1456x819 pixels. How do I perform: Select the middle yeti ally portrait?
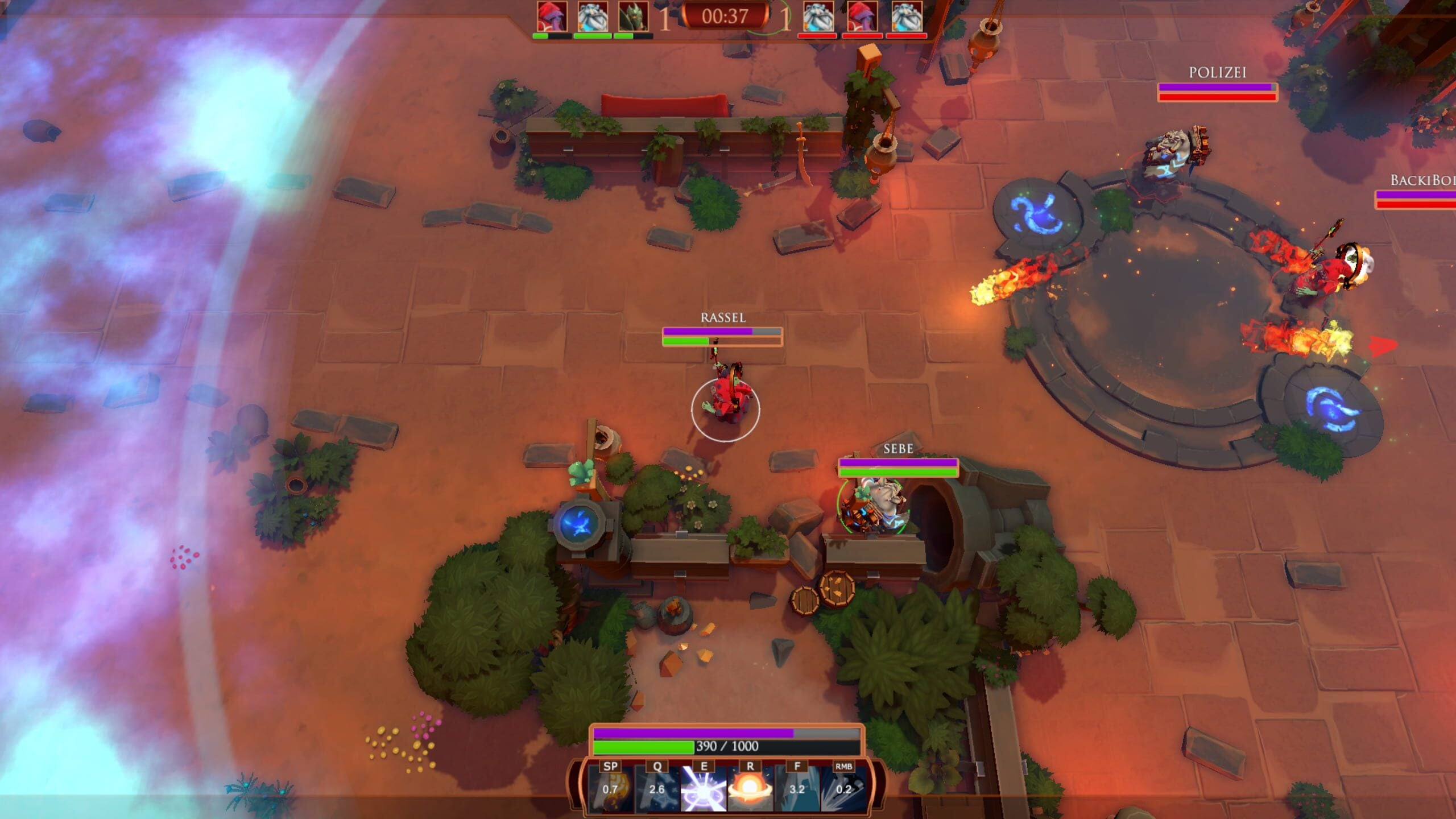point(593,17)
